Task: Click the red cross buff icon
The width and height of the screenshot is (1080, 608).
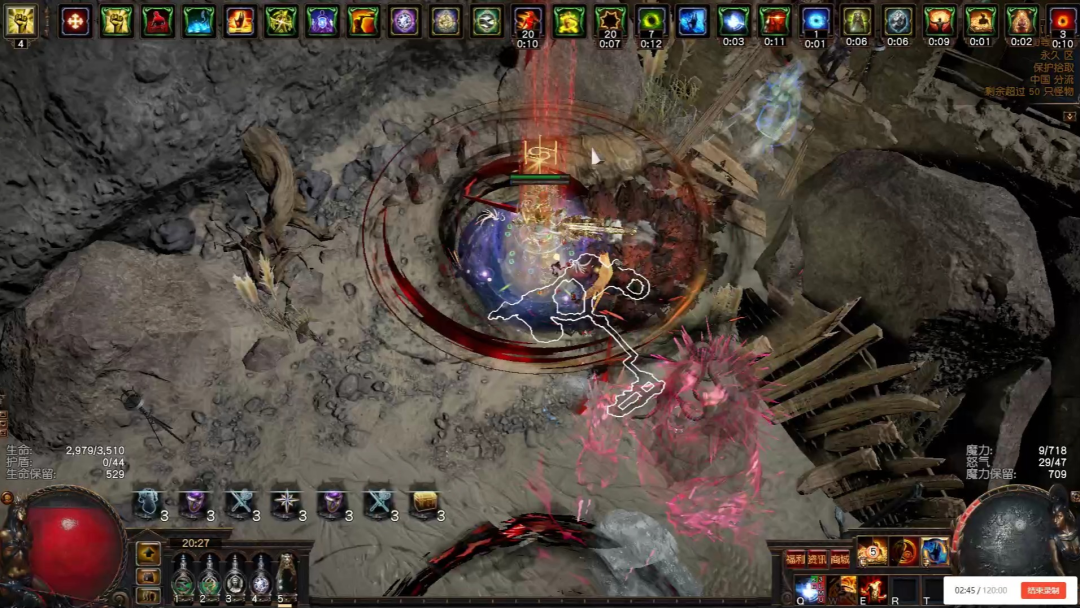Action: [x=75, y=21]
